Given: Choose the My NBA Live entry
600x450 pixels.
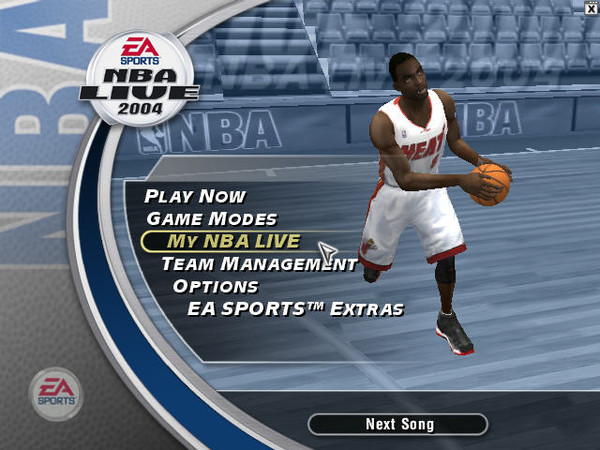Looking at the screenshot, I should [235, 241].
